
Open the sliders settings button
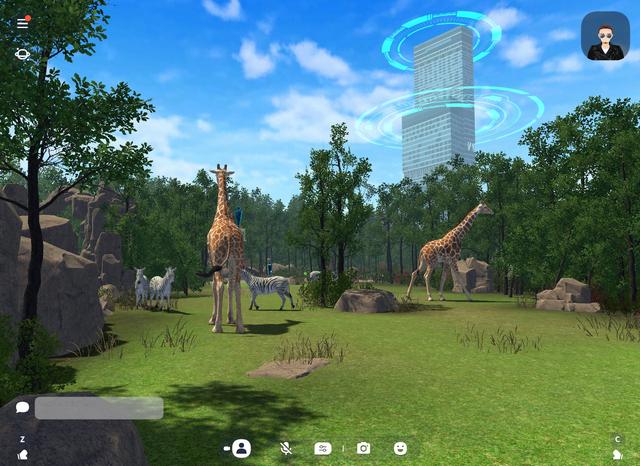[x=322, y=448]
